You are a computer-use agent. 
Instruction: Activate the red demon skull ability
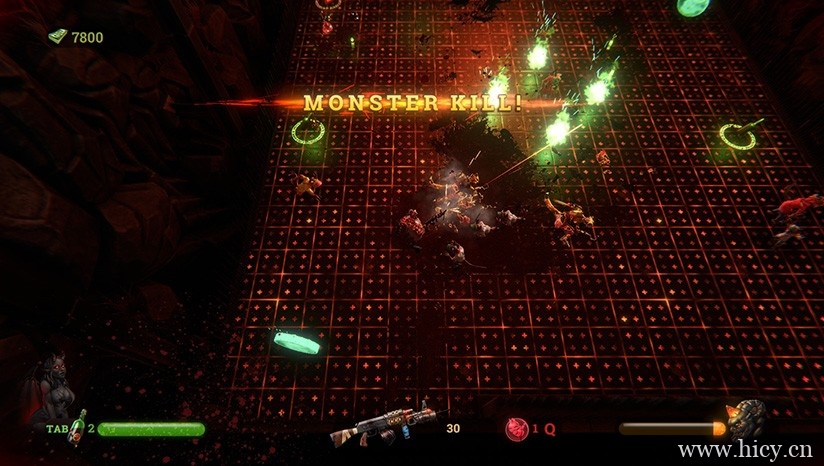tap(517, 428)
